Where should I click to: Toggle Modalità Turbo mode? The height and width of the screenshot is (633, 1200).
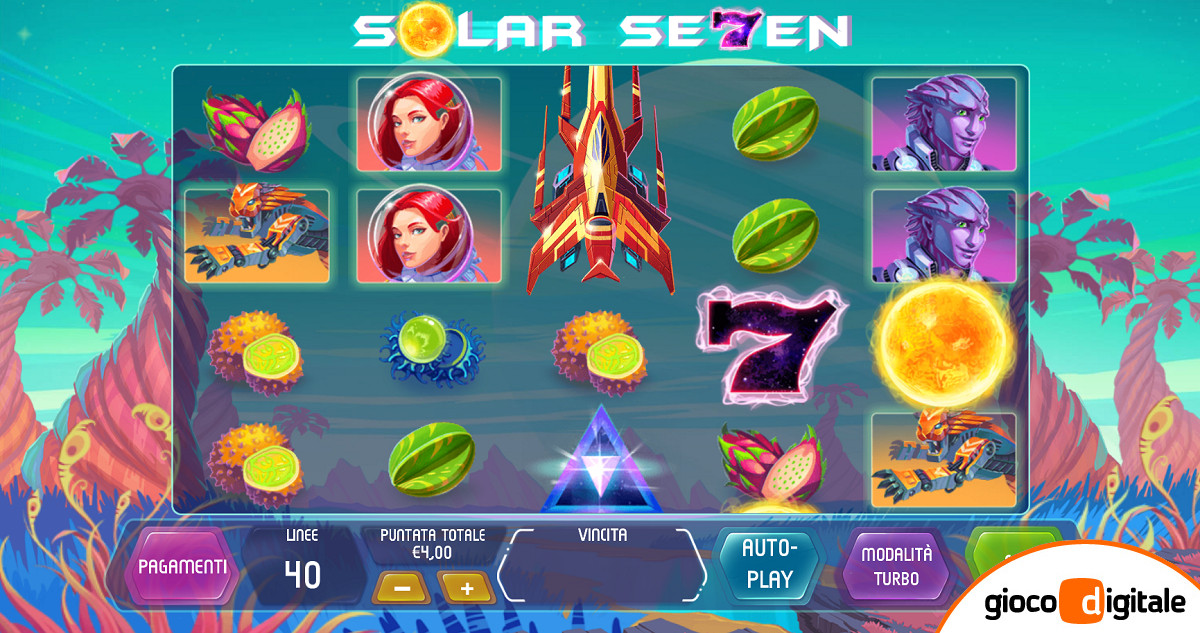click(896, 566)
